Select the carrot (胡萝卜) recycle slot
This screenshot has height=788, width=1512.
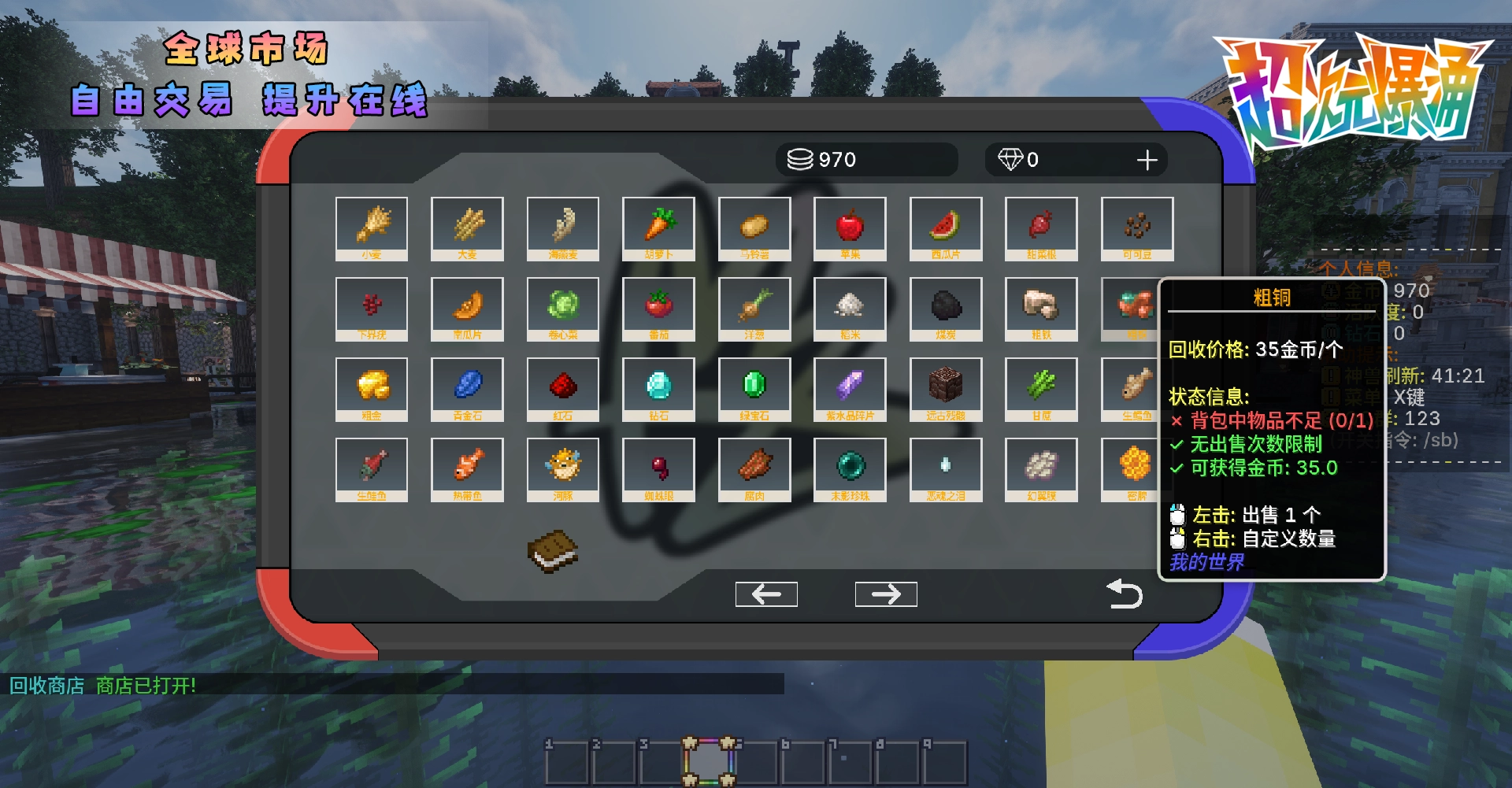tap(658, 228)
